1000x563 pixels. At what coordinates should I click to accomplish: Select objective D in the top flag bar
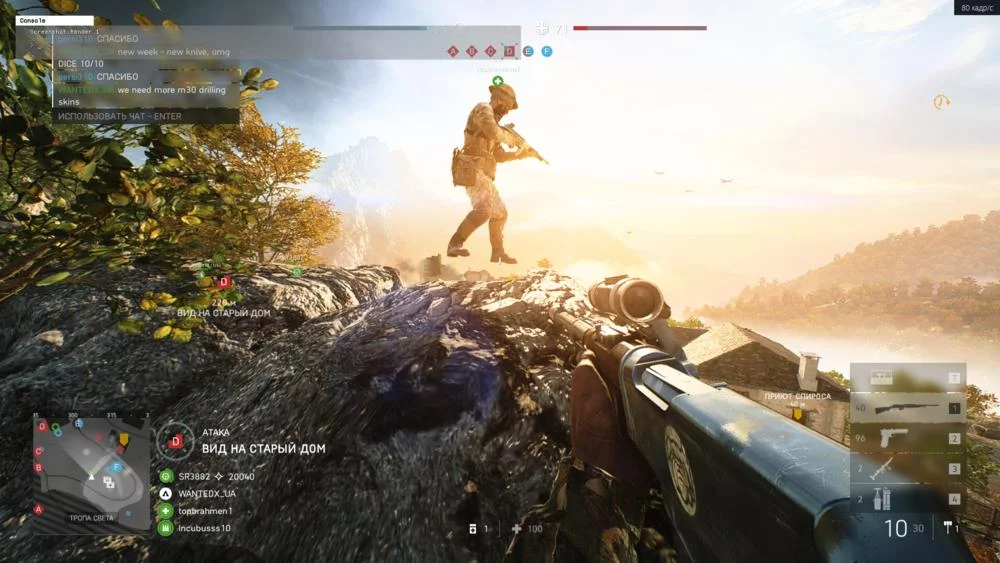pos(509,51)
